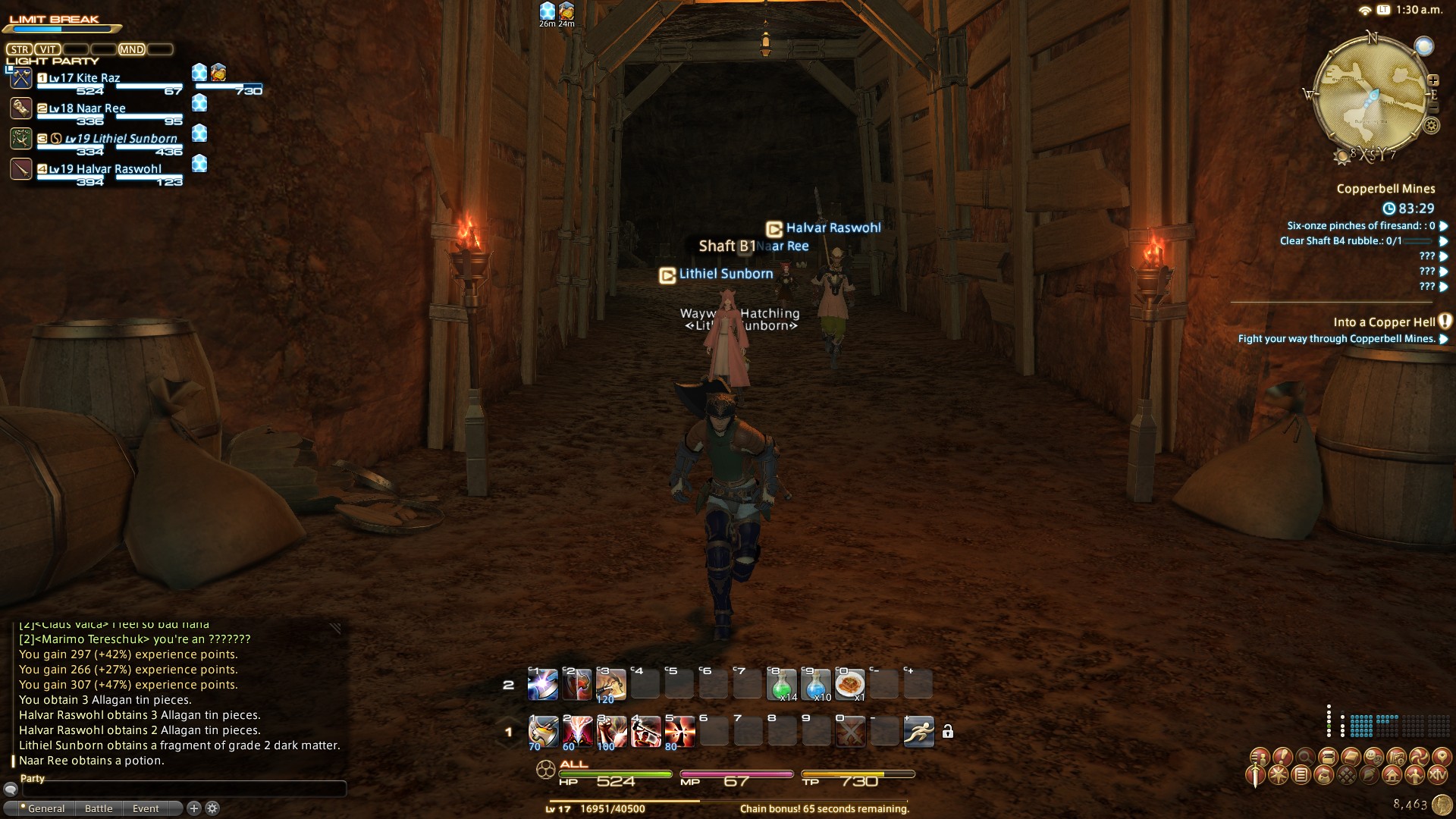Select party member Naar Ree

[x=87, y=108]
